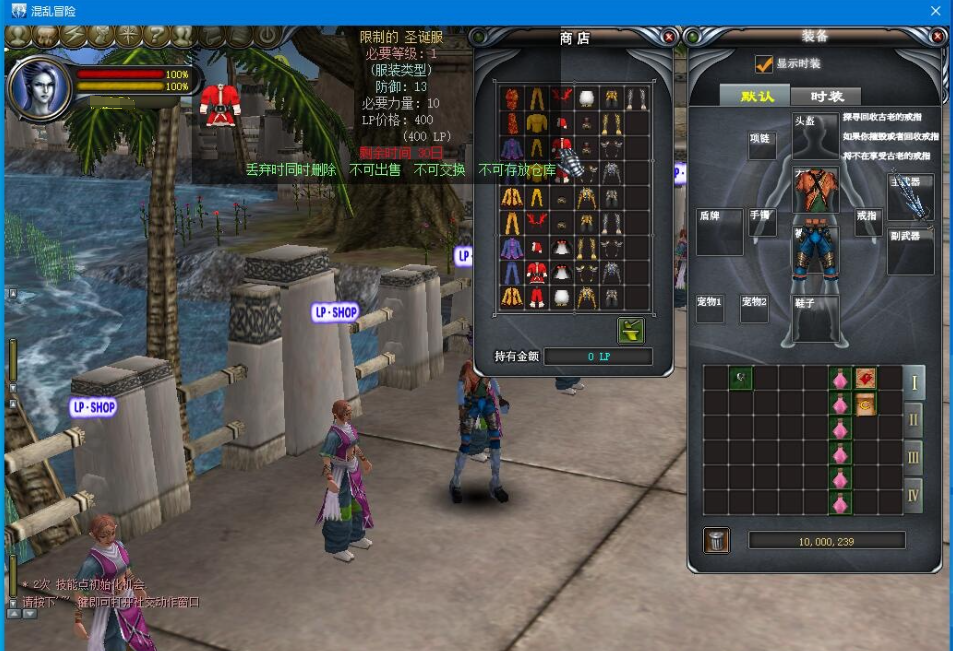Switch to the 时装 costume tab
The height and width of the screenshot is (651, 953).
pos(826,96)
